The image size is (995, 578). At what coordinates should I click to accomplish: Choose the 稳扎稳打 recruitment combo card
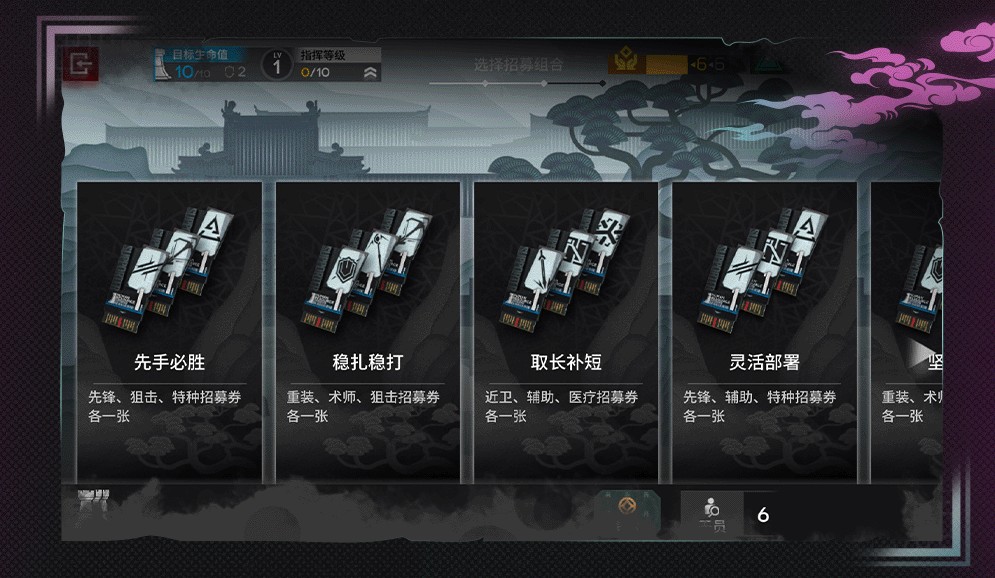tap(367, 330)
